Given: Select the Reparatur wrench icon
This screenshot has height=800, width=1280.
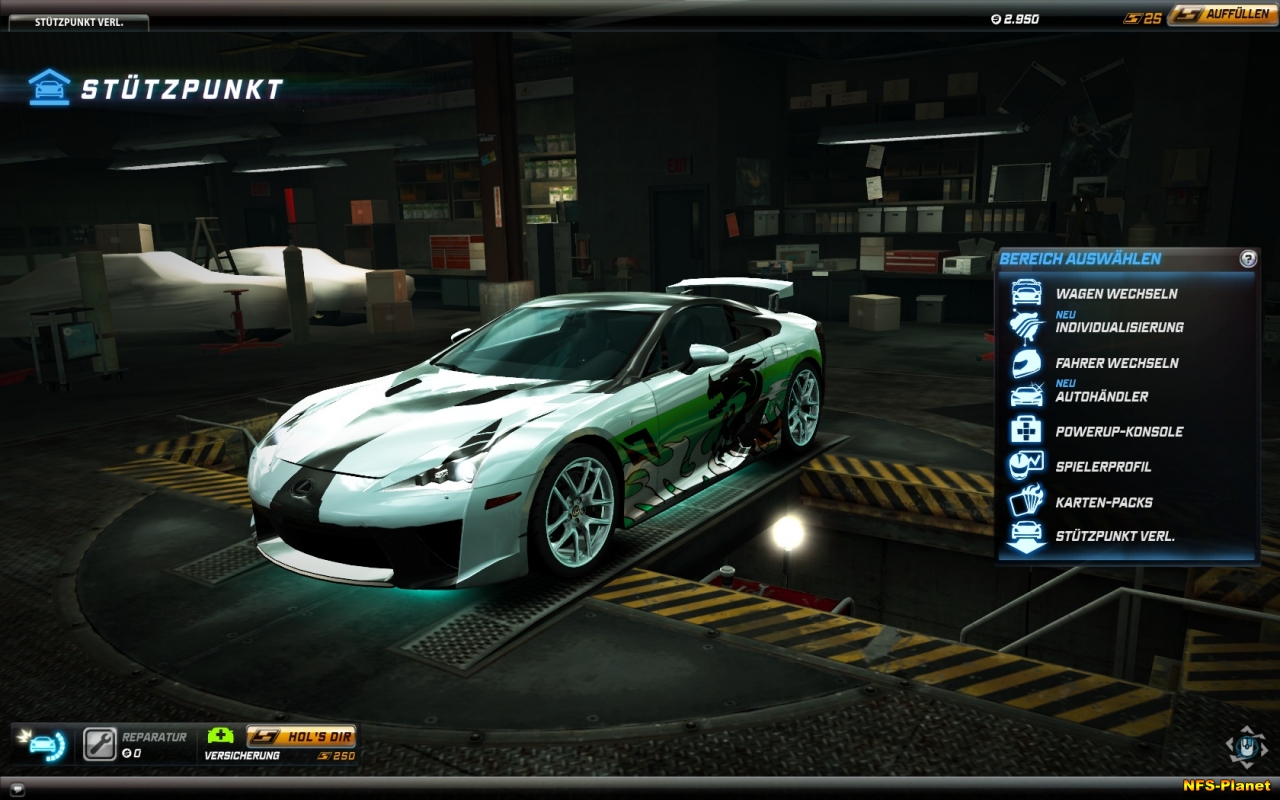Looking at the screenshot, I should pyautogui.click(x=99, y=740).
